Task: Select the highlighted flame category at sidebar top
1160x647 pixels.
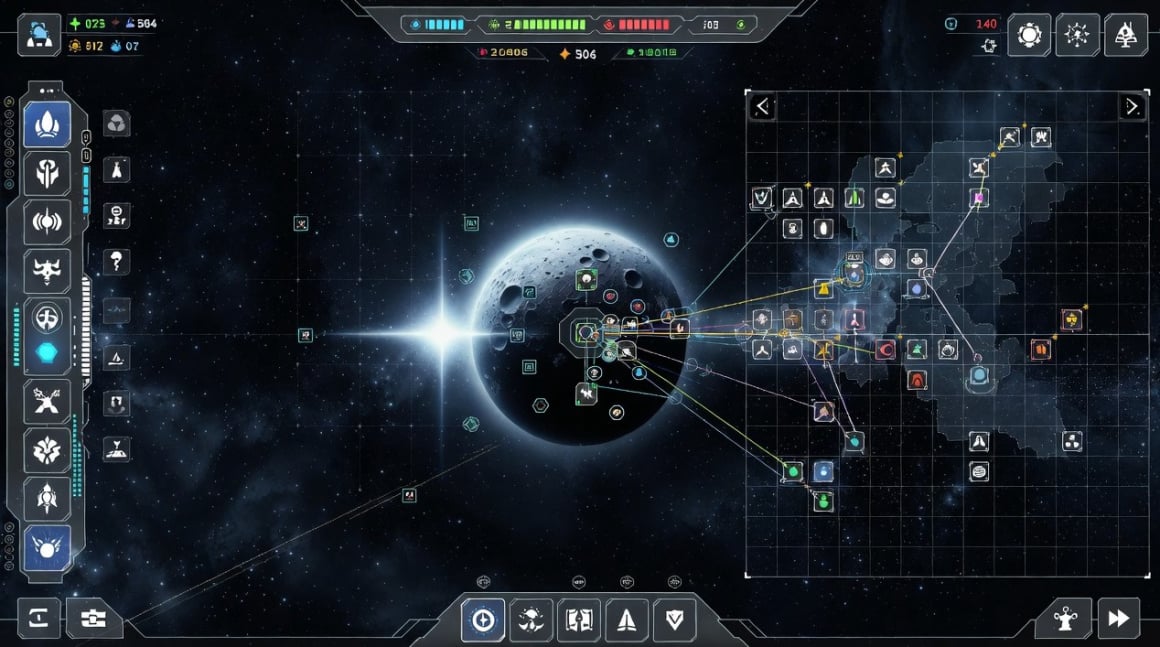Action: tap(47, 124)
